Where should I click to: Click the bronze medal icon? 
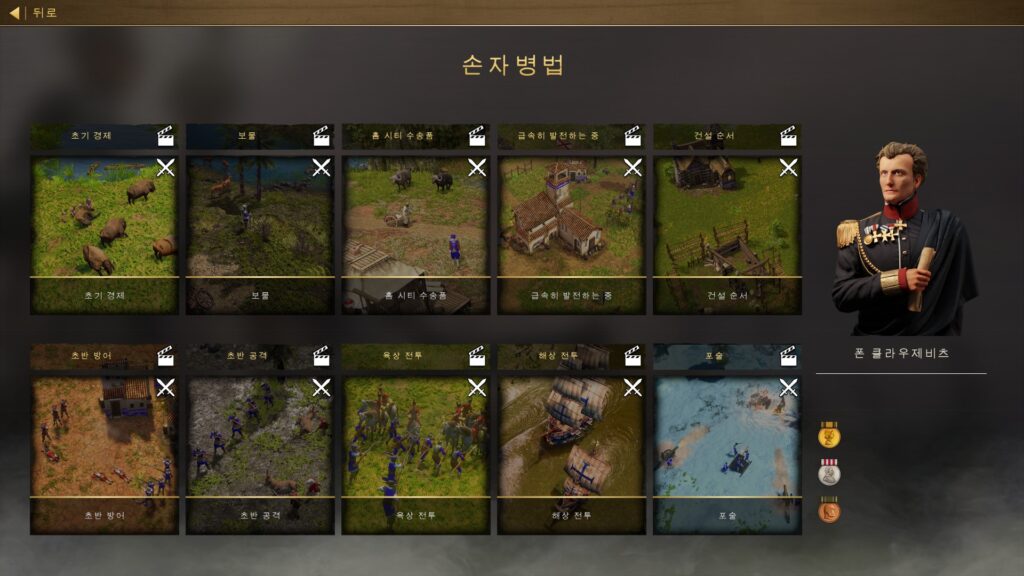pyautogui.click(x=829, y=510)
